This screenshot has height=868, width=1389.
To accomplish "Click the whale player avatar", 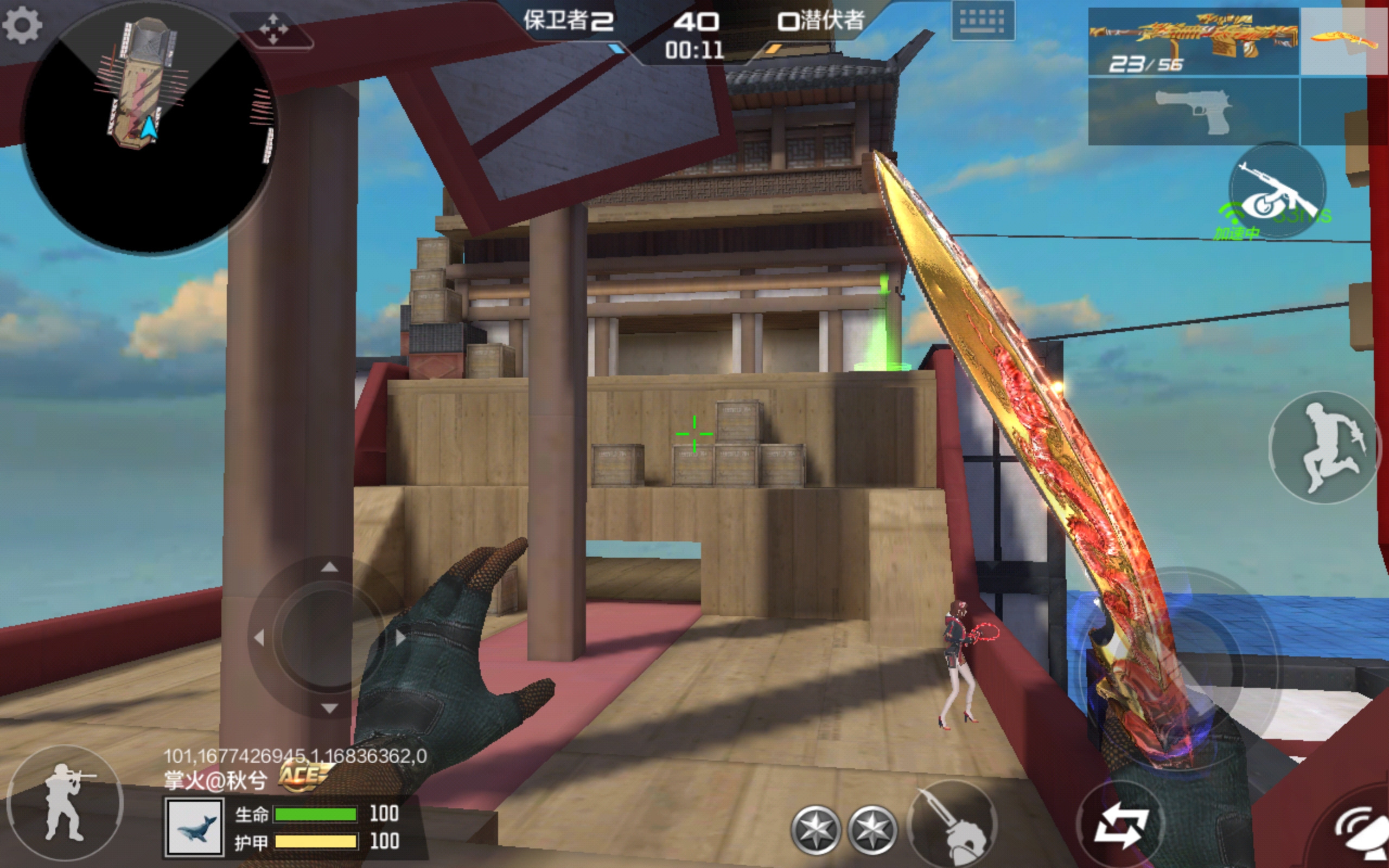I will (x=194, y=827).
